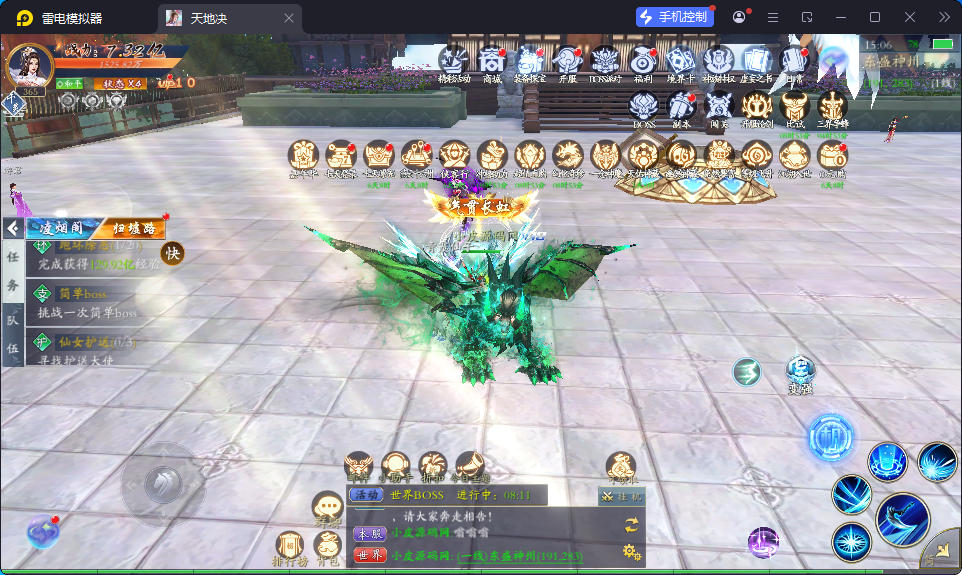Switch to the 凌烟阁 tab
This screenshot has width=962, height=575.
(x=61, y=228)
